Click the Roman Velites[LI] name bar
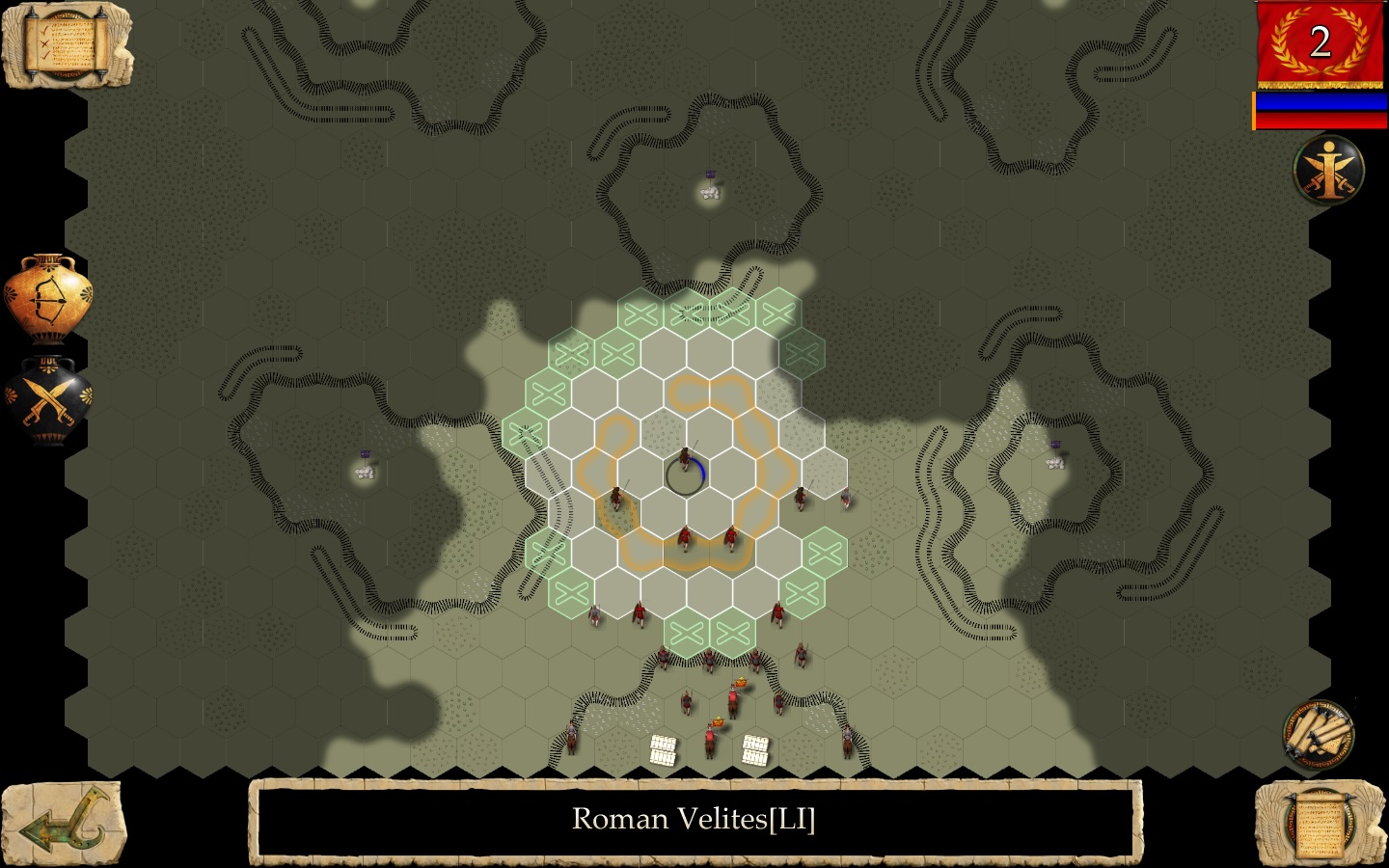The image size is (1389, 868). tap(694, 820)
